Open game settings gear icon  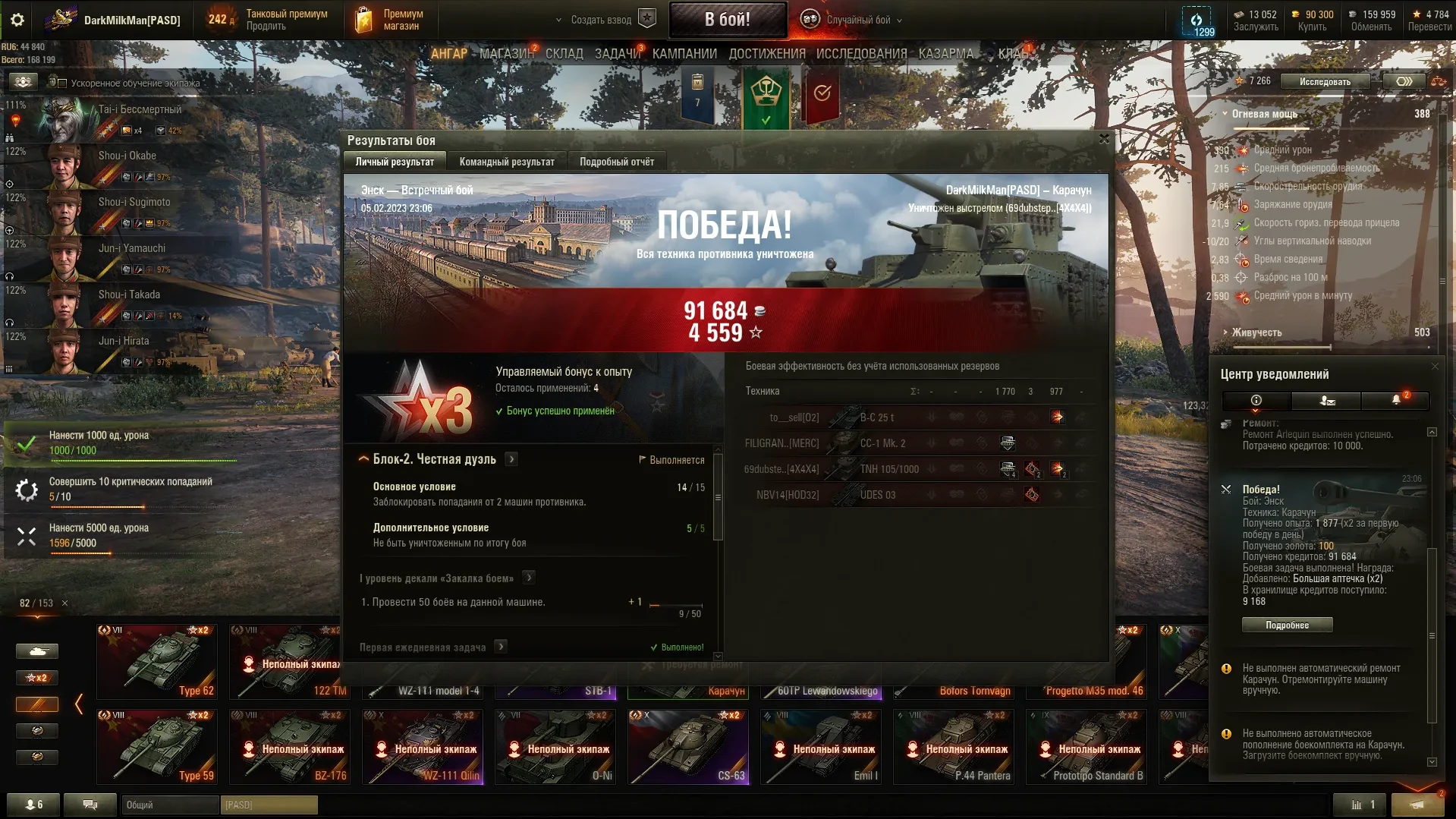tap(17, 20)
